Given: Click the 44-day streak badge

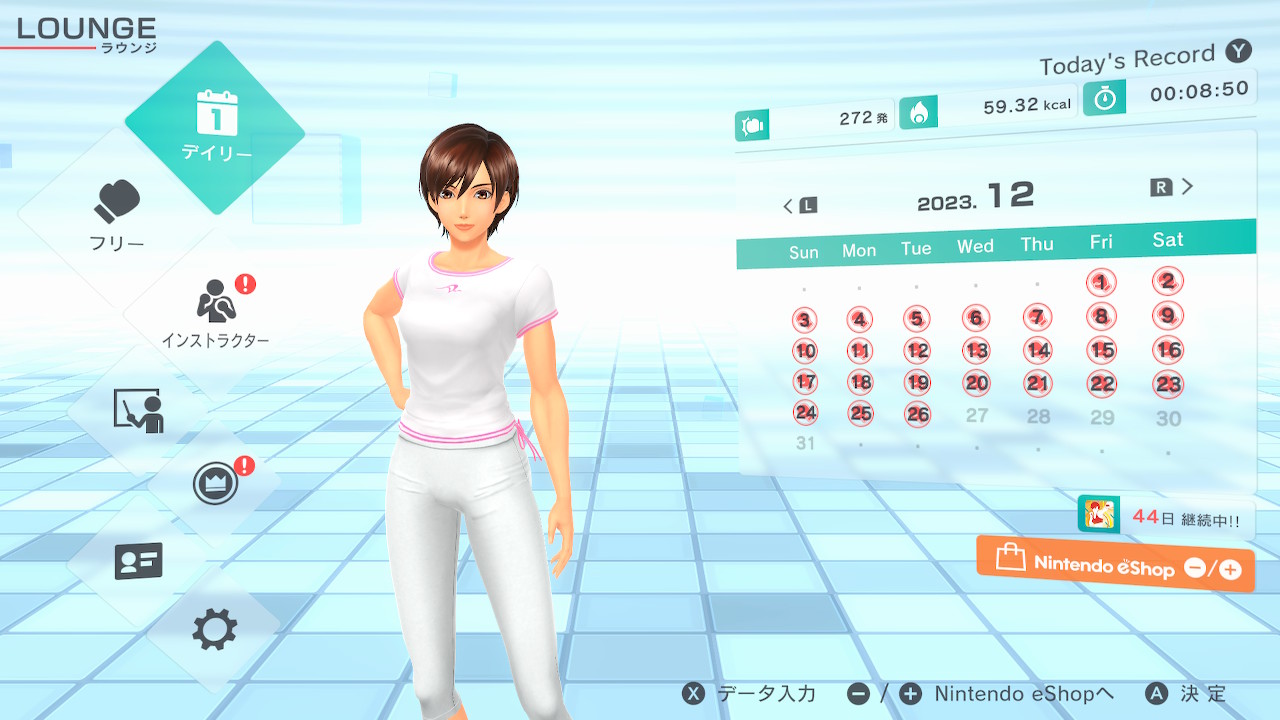Looking at the screenshot, I should (1166, 518).
